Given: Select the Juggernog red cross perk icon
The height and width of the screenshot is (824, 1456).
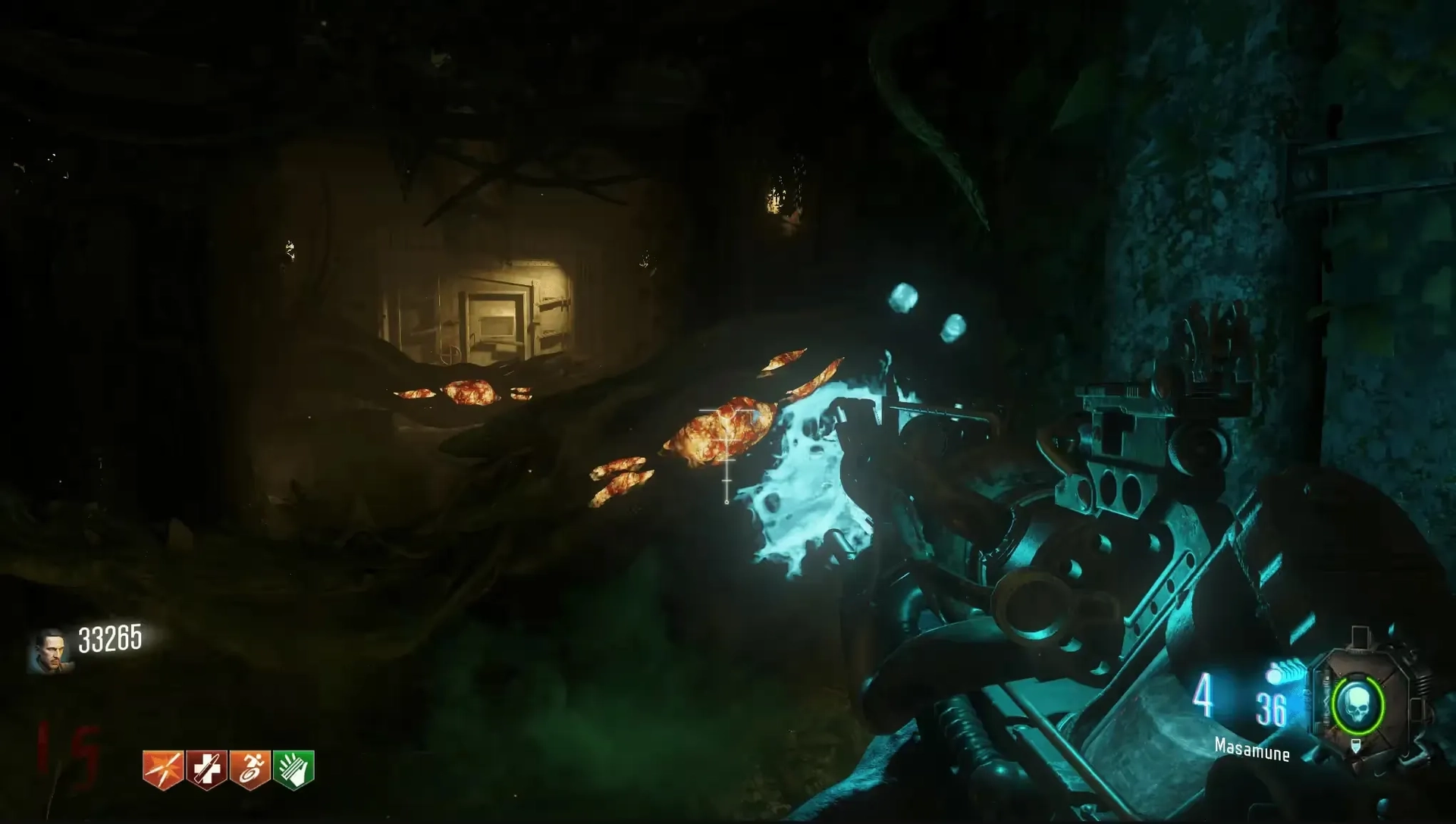Looking at the screenshot, I should click(x=207, y=769).
